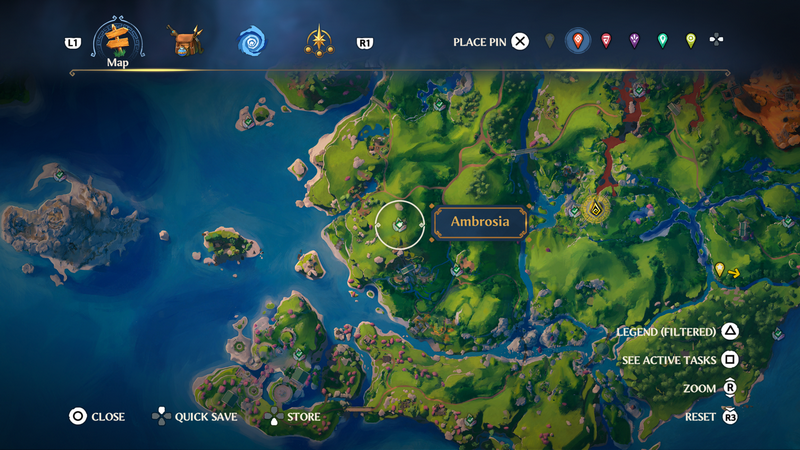Open the backpack inventory tab

[x=185, y=42]
